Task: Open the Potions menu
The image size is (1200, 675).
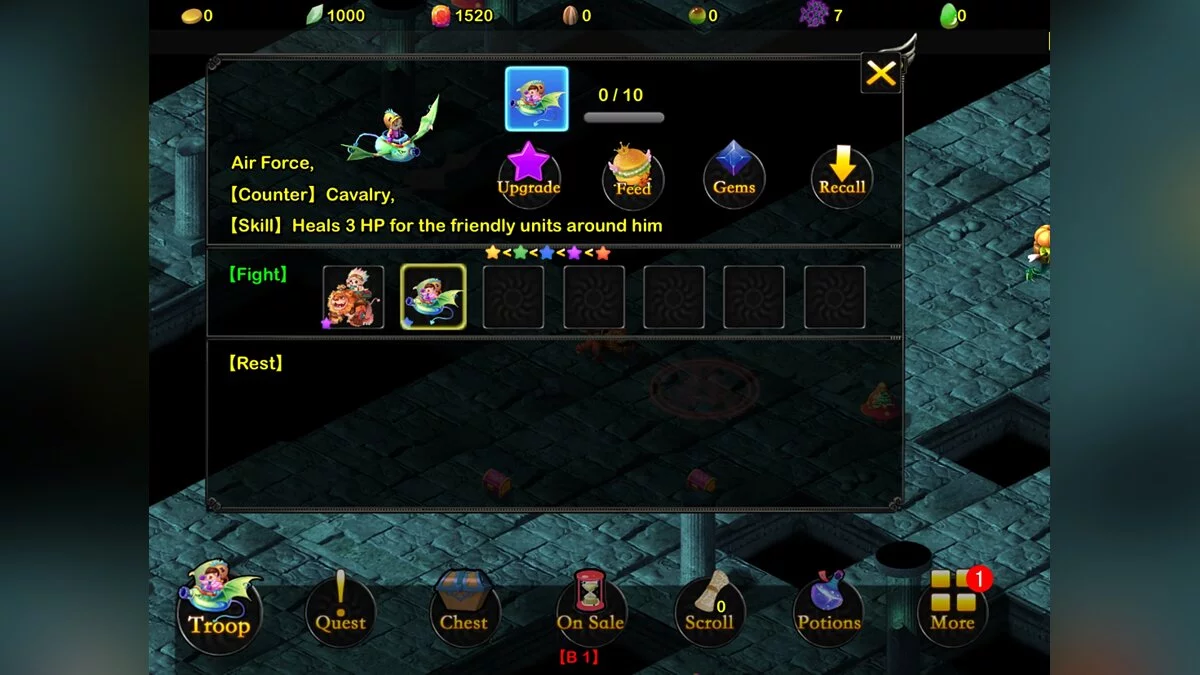Action: (829, 611)
